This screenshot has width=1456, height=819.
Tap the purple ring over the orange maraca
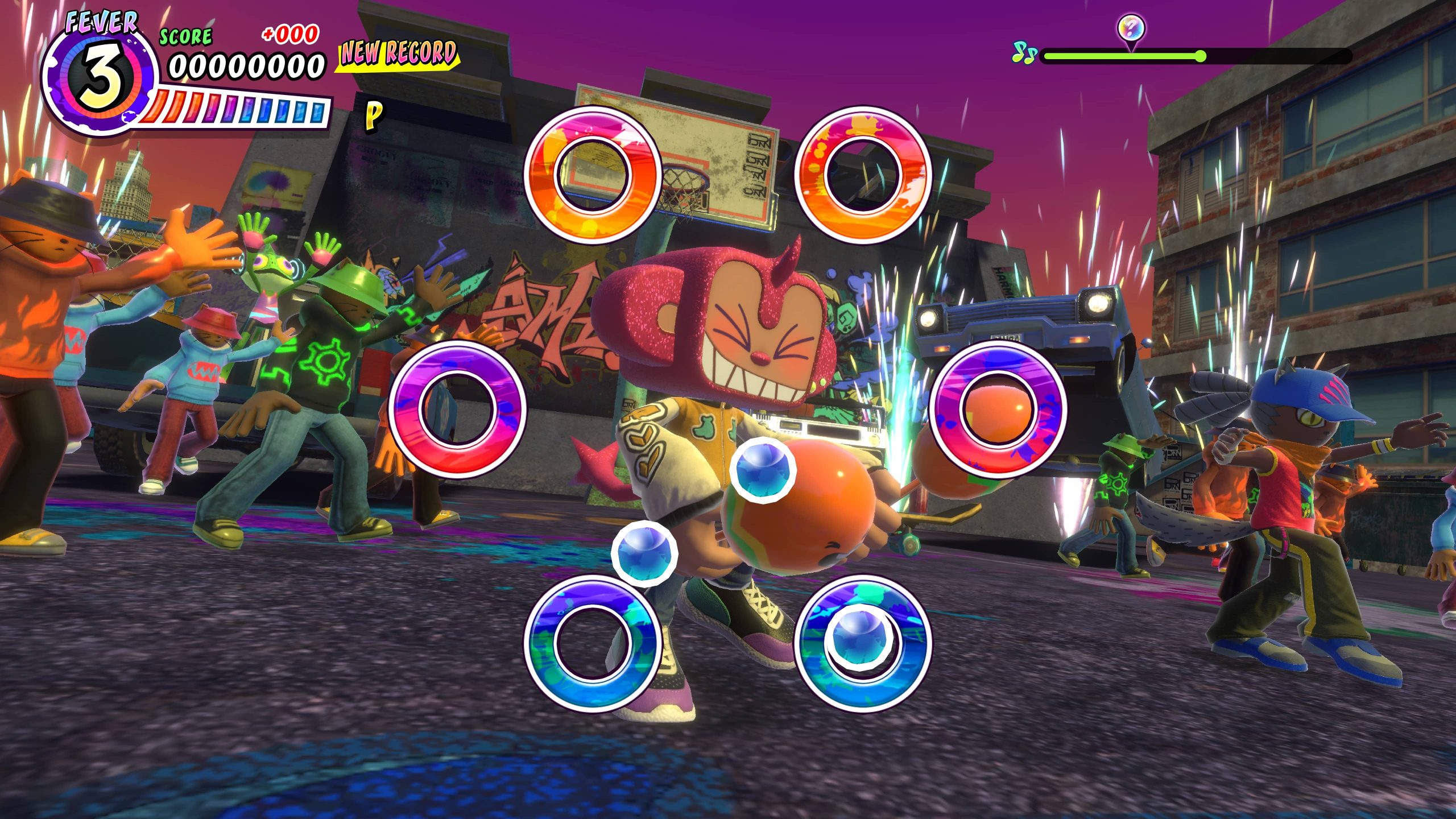998,409
